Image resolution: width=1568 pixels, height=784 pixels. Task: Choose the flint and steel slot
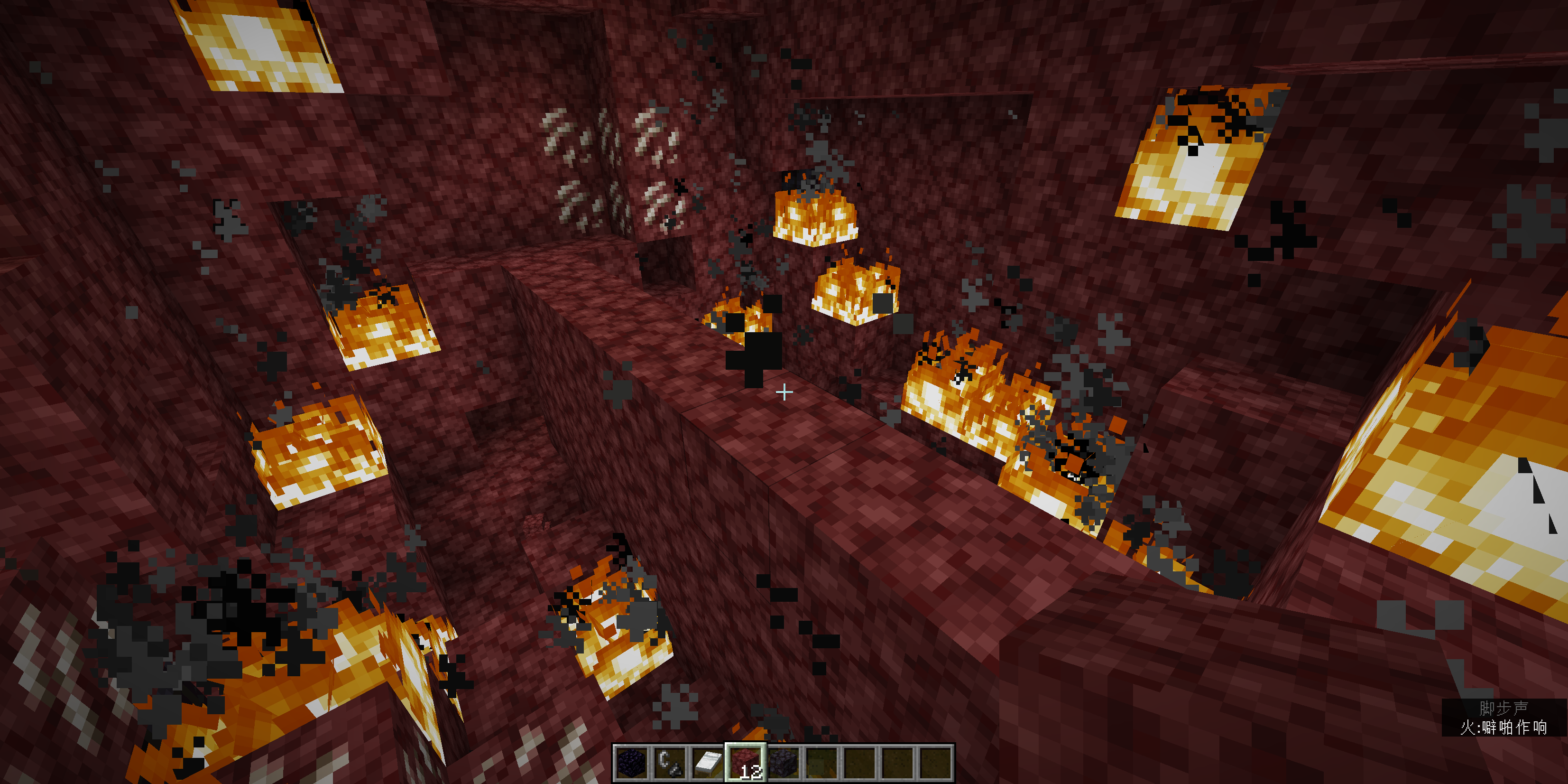point(670,763)
